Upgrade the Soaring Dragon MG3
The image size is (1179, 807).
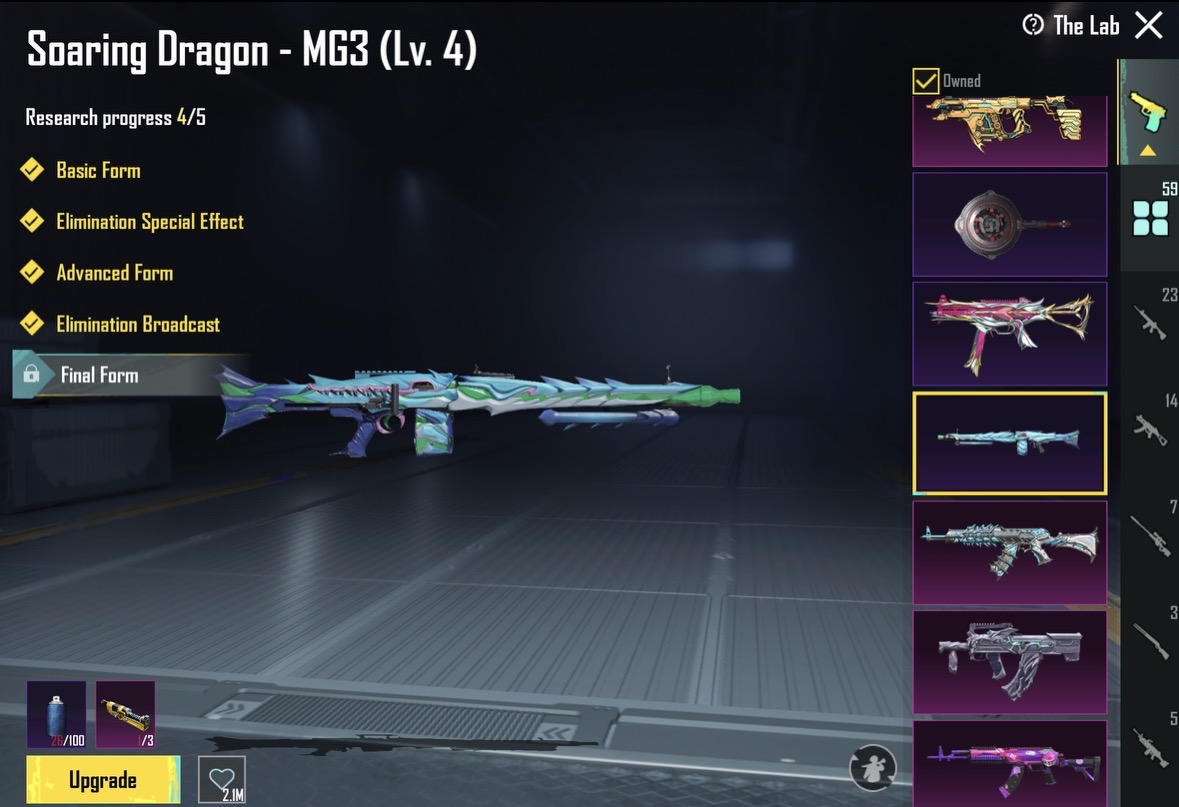click(103, 780)
